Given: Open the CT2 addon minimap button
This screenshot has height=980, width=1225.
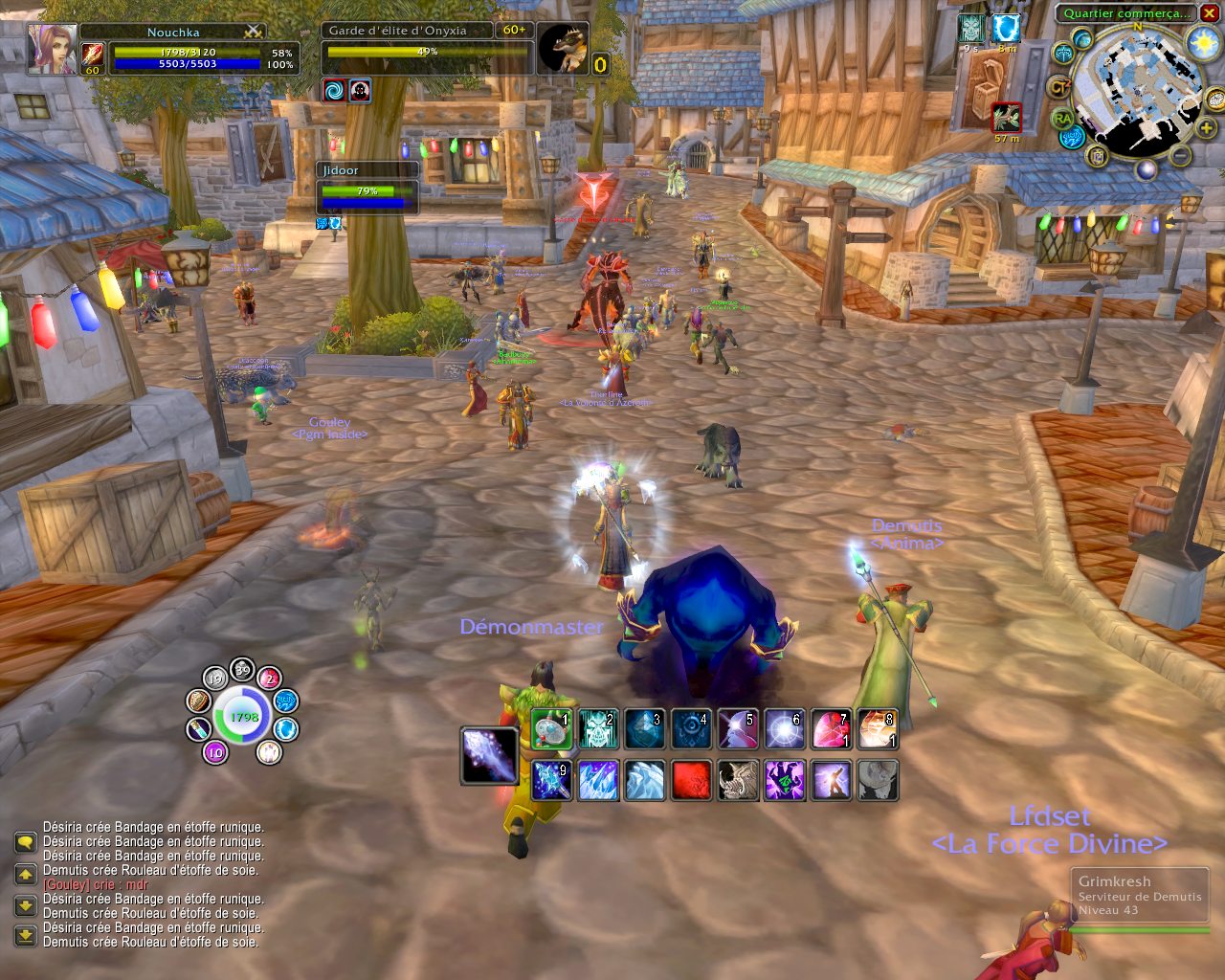Looking at the screenshot, I should [x=1059, y=87].
